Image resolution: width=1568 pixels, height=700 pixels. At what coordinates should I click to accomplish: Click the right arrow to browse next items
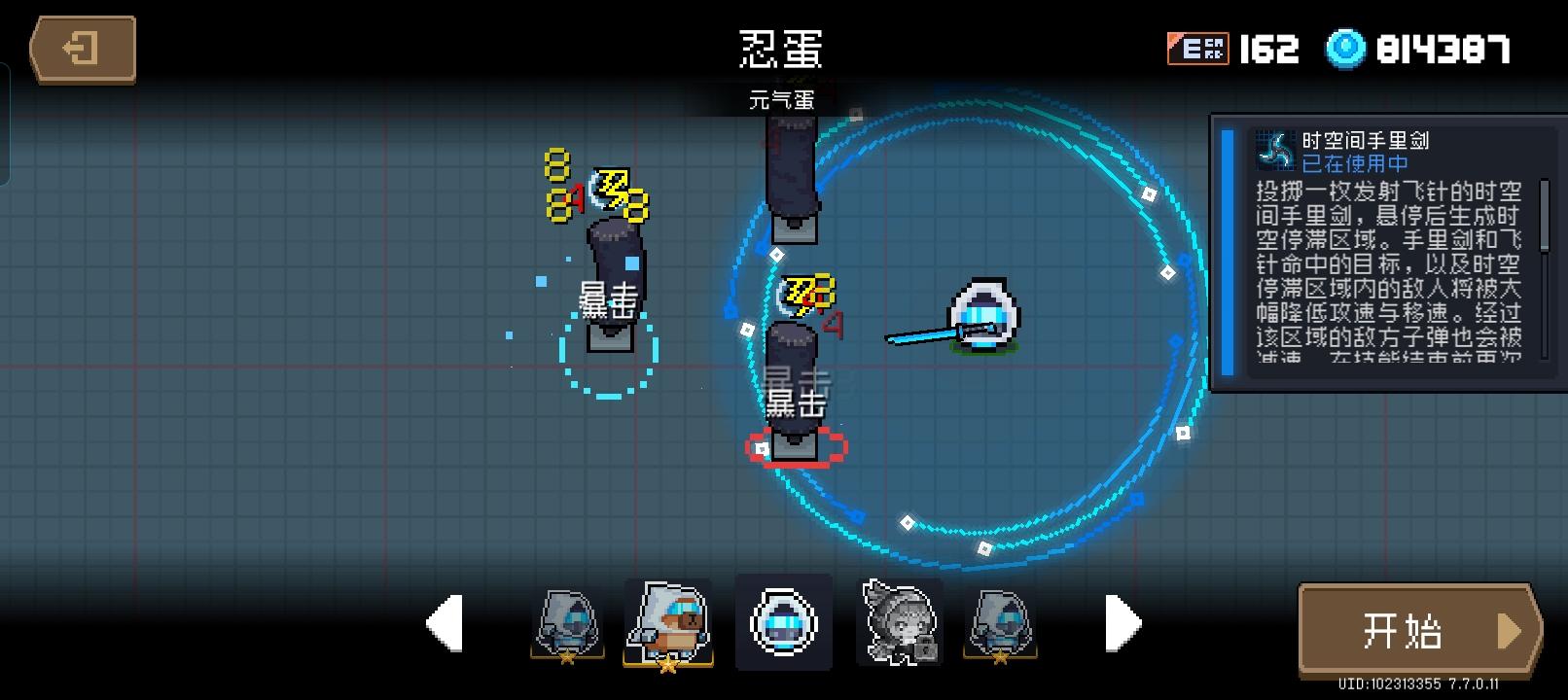pos(1124,622)
